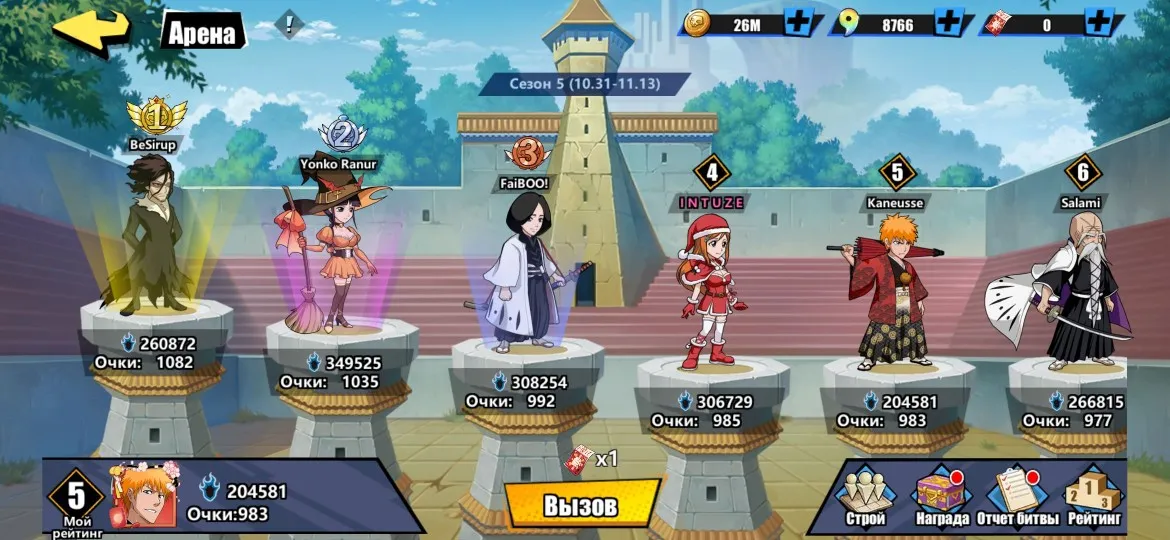Image resolution: width=1170 pixels, height=540 pixels.
Task: Claim rewards via the Награда chest
Action: click(942, 497)
